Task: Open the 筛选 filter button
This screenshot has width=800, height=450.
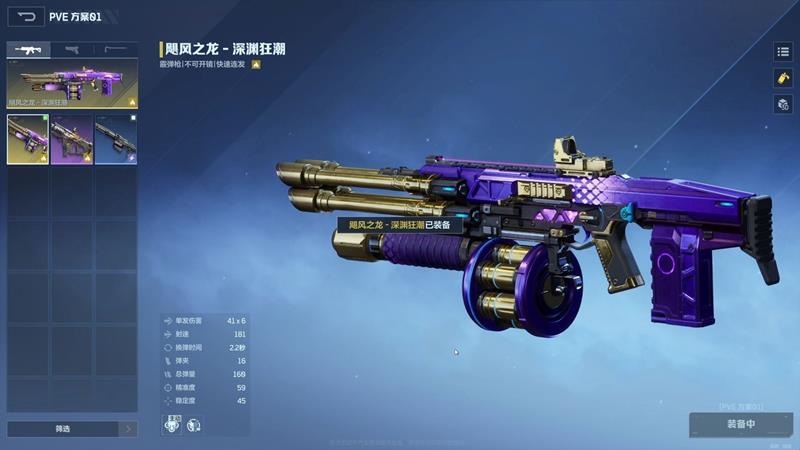Action: pos(62,428)
